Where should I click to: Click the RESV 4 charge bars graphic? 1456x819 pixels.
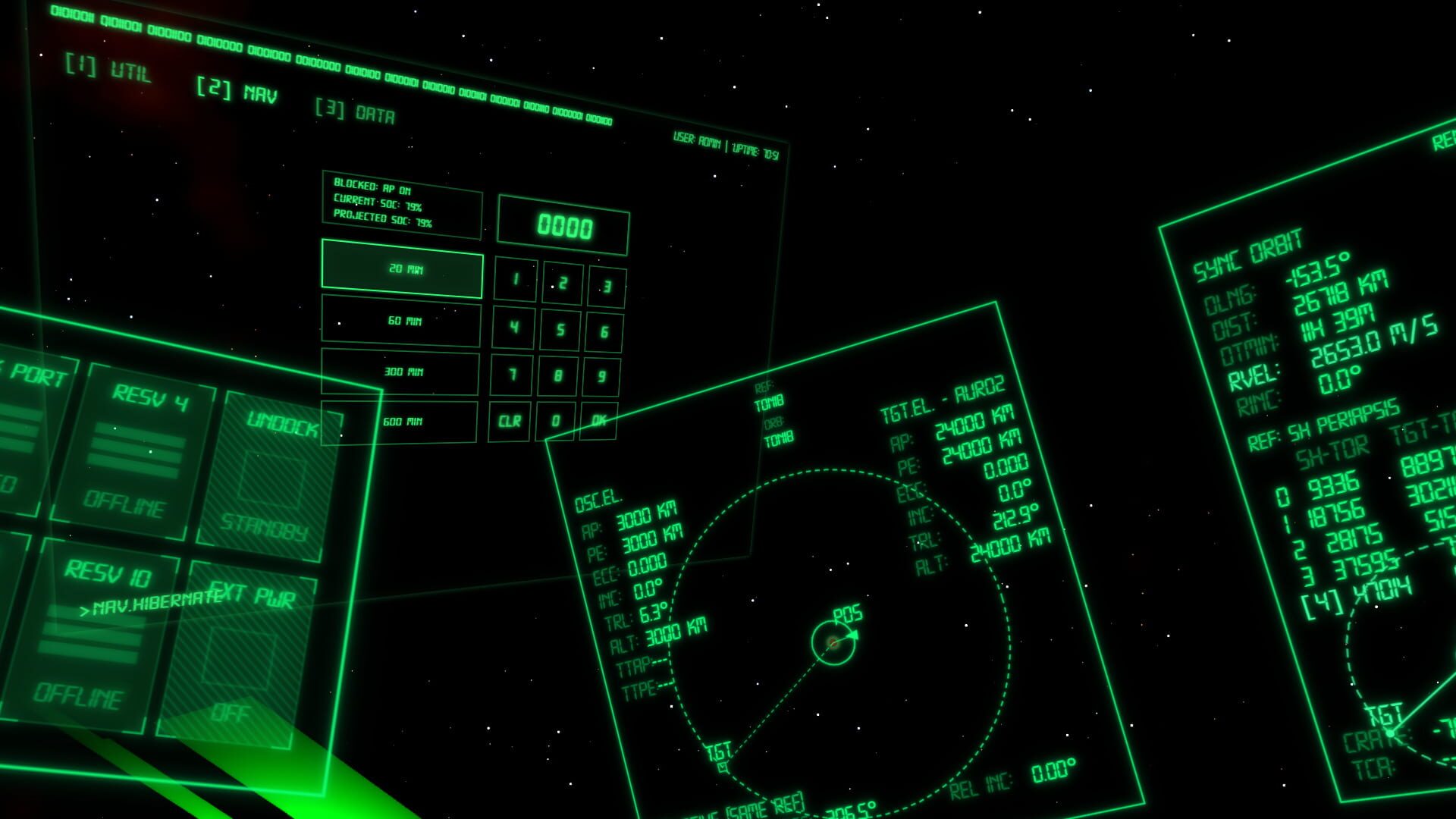136,451
